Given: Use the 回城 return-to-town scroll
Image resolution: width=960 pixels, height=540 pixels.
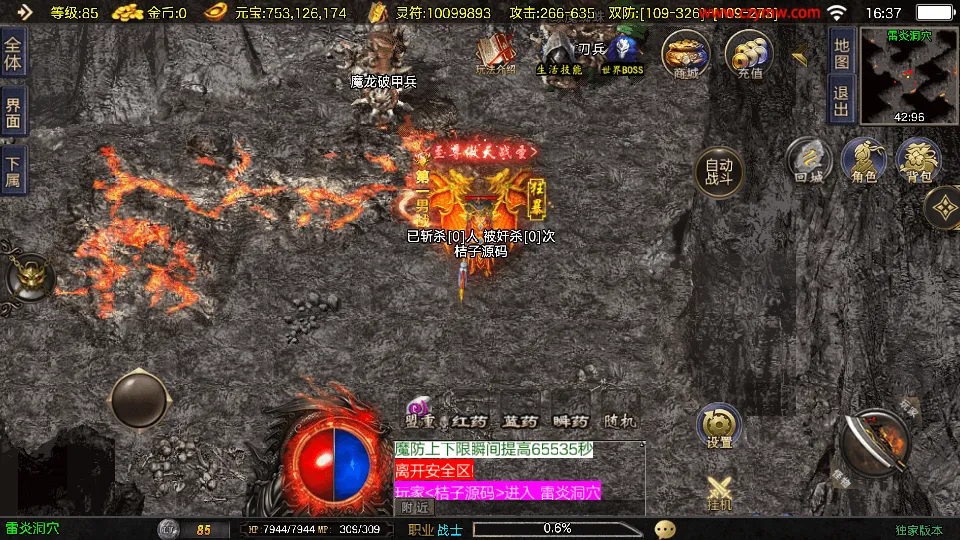Looking at the screenshot, I should point(808,162).
